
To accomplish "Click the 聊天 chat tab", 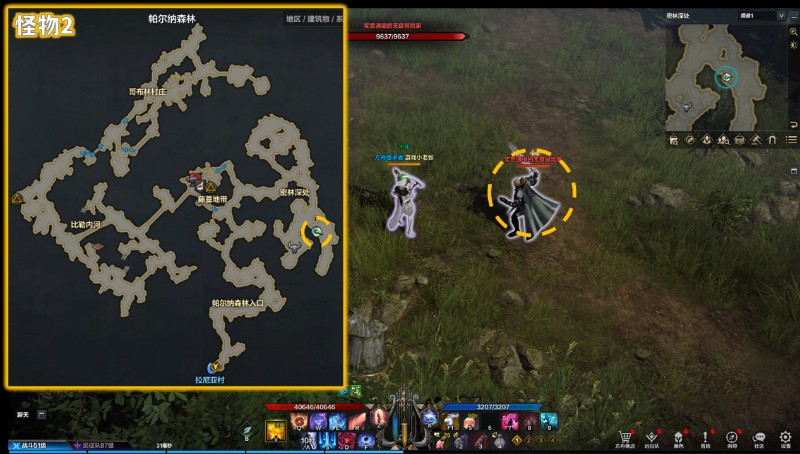I will coord(22,414).
